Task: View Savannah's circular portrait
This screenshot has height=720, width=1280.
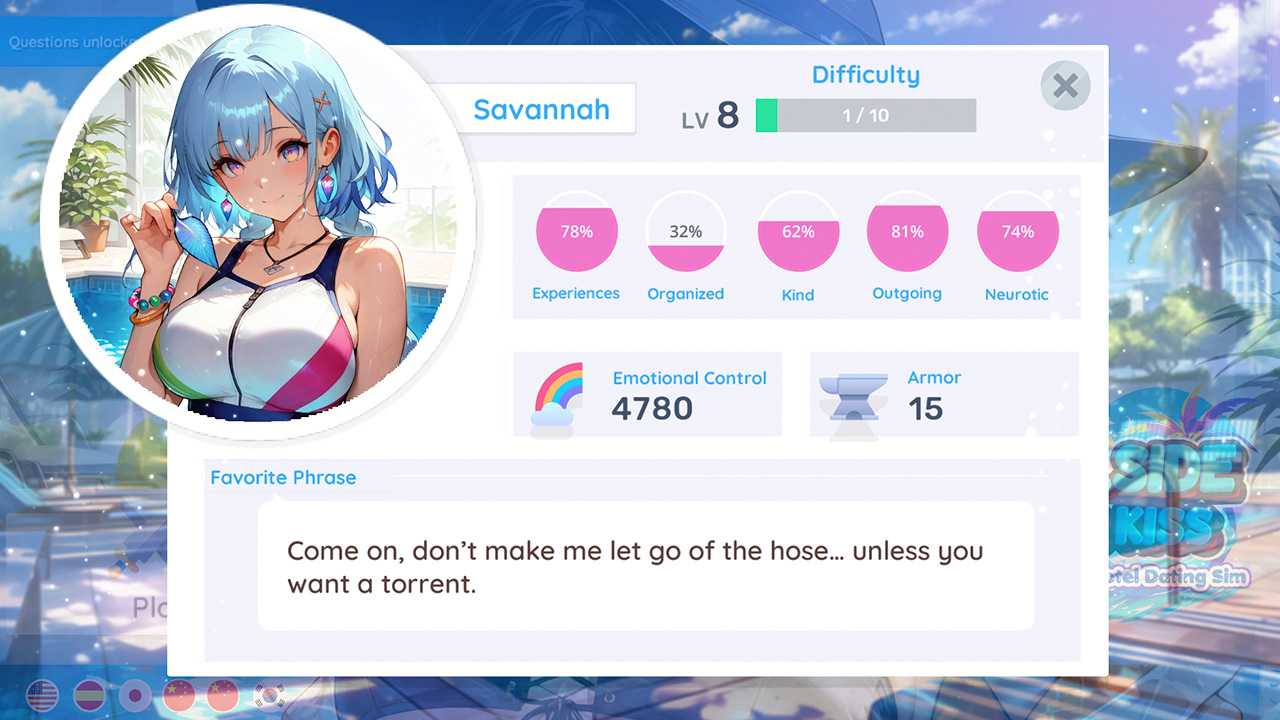Action: pyautogui.click(x=255, y=225)
